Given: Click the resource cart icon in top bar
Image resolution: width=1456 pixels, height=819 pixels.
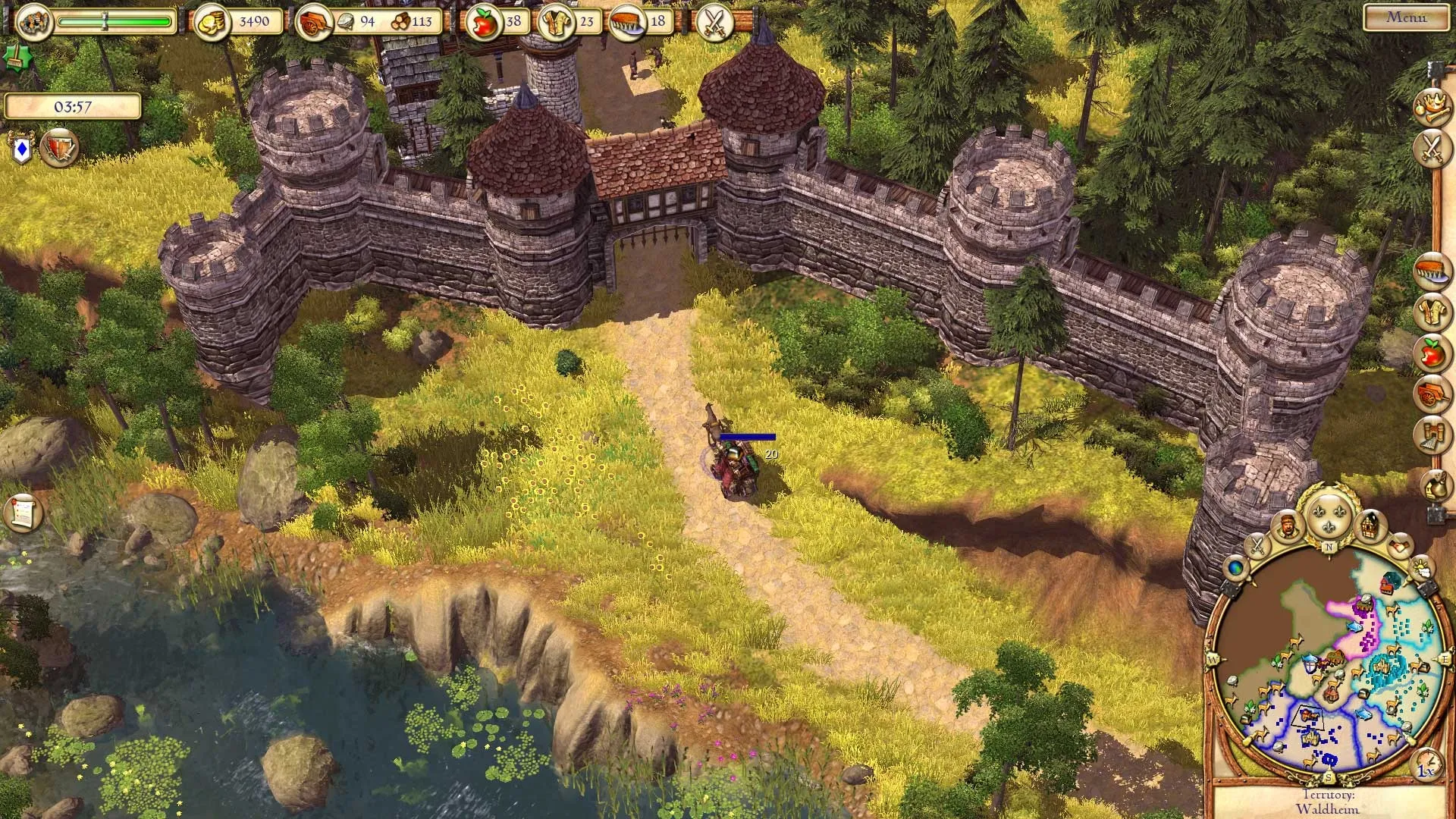Looking at the screenshot, I should [311, 22].
